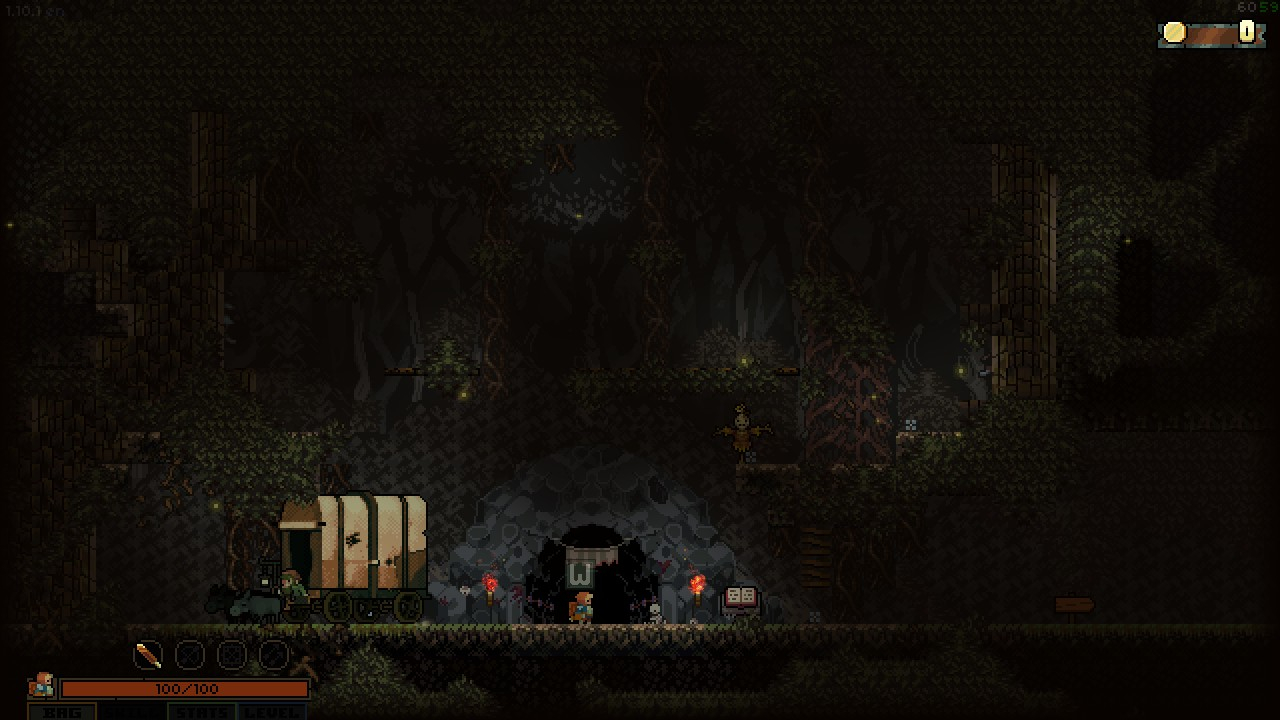The image size is (1280, 720).
Task: Select the wooden stick hotbar slot
Action: pyautogui.click(x=148, y=656)
